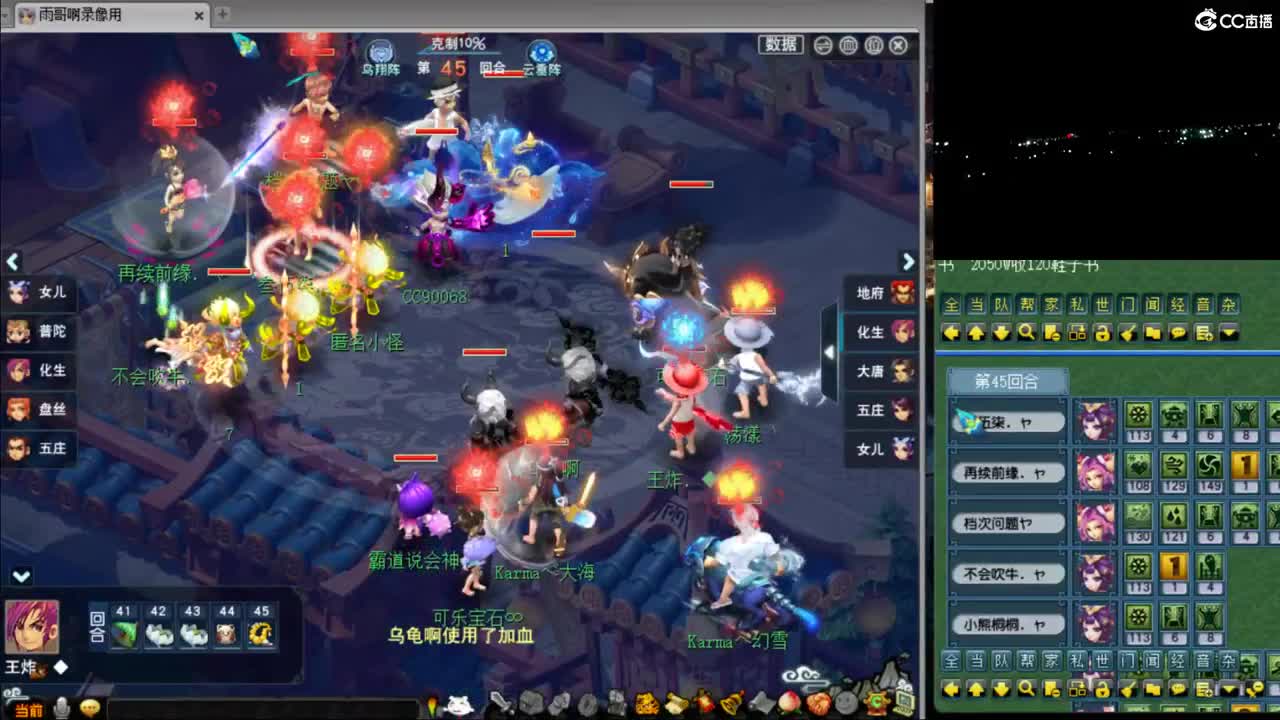Click the 云叠阵 formation icon at the top

[x=540, y=48]
